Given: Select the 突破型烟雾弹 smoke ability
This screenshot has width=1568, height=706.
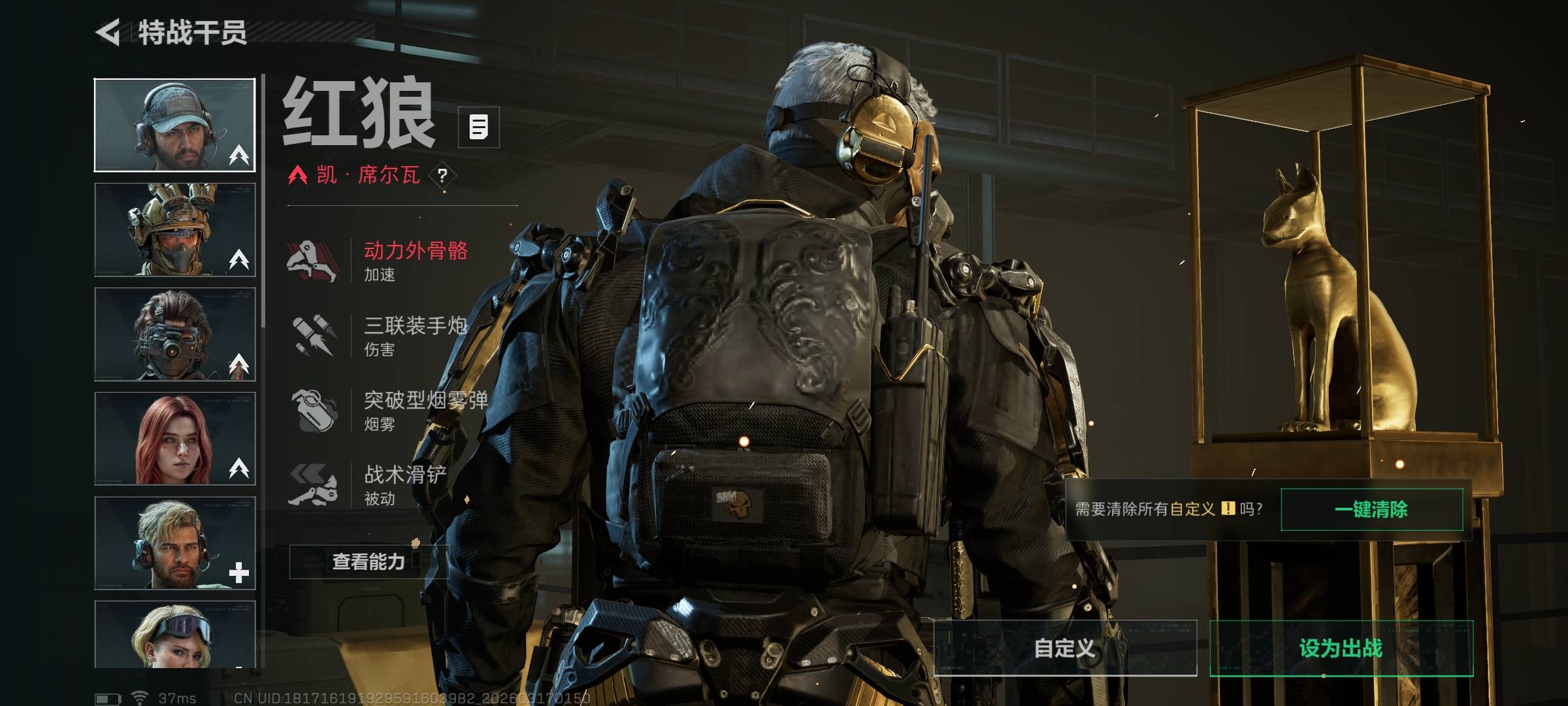Looking at the screenshot, I should (x=385, y=411).
